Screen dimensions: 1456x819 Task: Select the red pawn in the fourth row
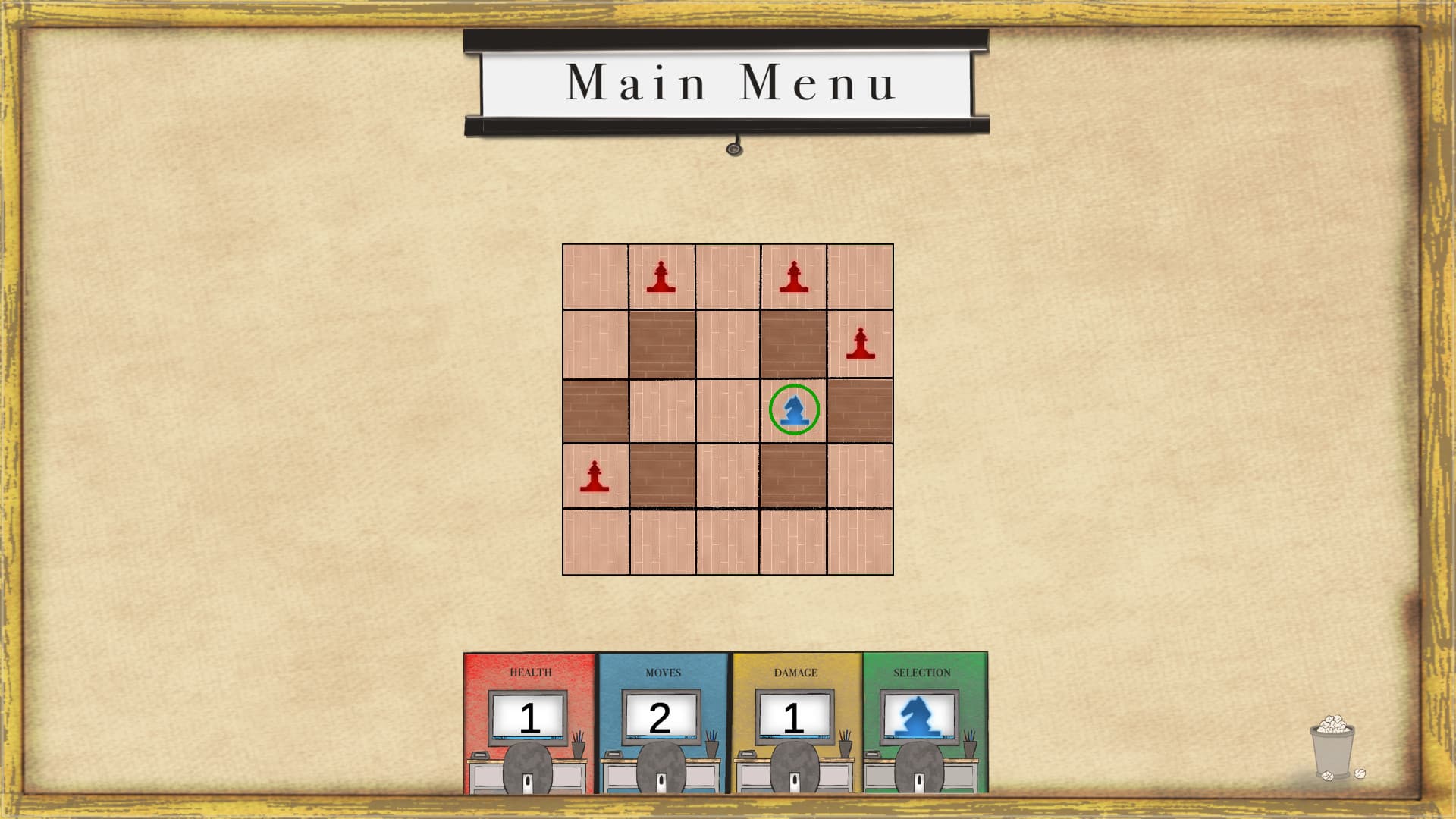click(596, 477)
